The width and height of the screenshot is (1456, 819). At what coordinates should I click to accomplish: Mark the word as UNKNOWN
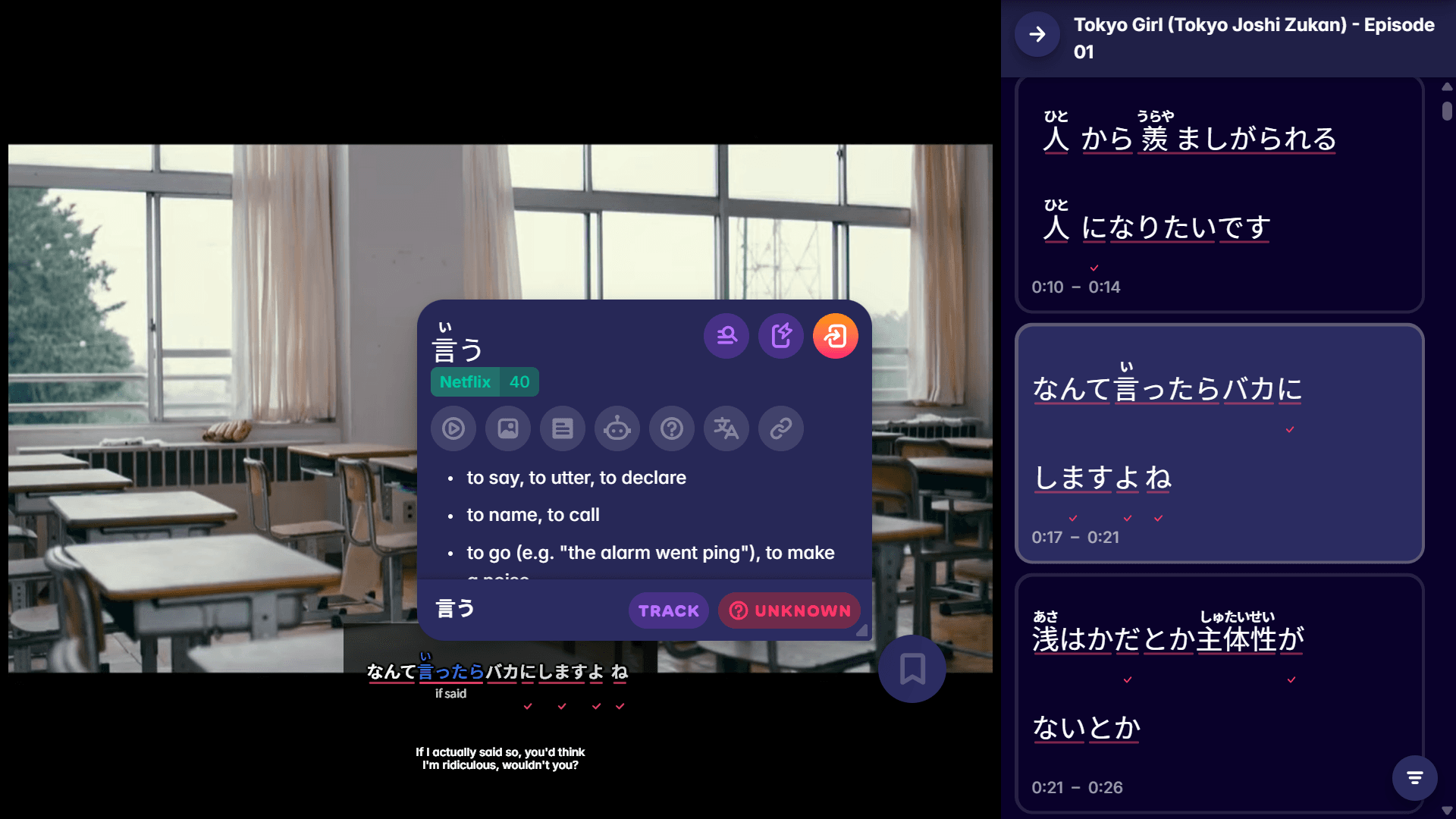pos(789,610)
